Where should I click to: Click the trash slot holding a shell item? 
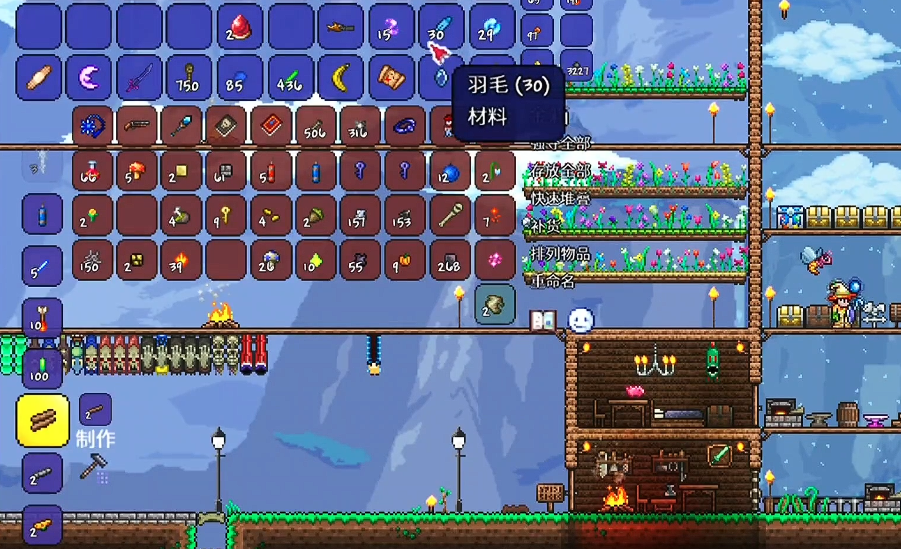click(x=494, y=304)
